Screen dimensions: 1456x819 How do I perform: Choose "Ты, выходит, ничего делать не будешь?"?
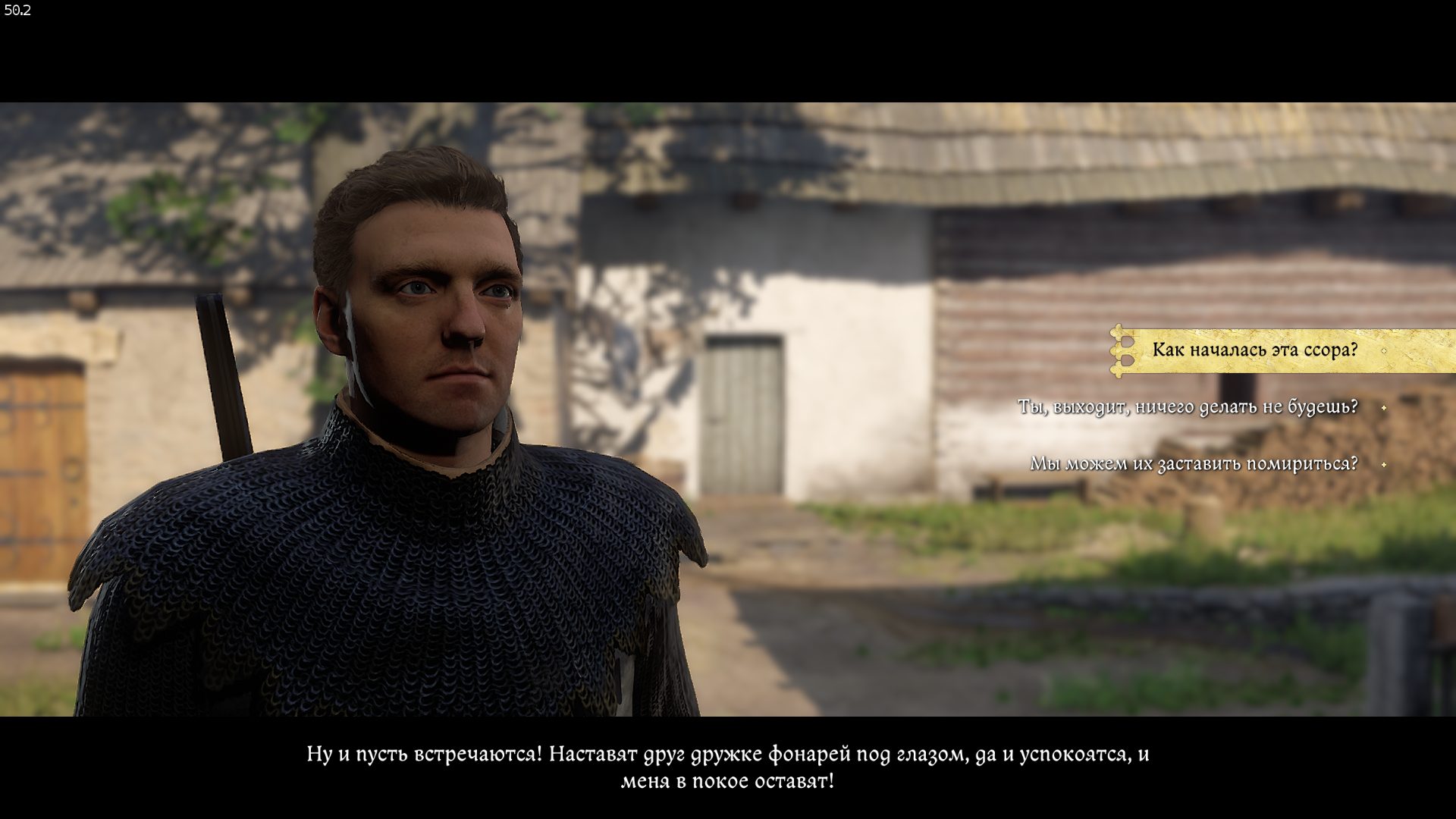1187,407
